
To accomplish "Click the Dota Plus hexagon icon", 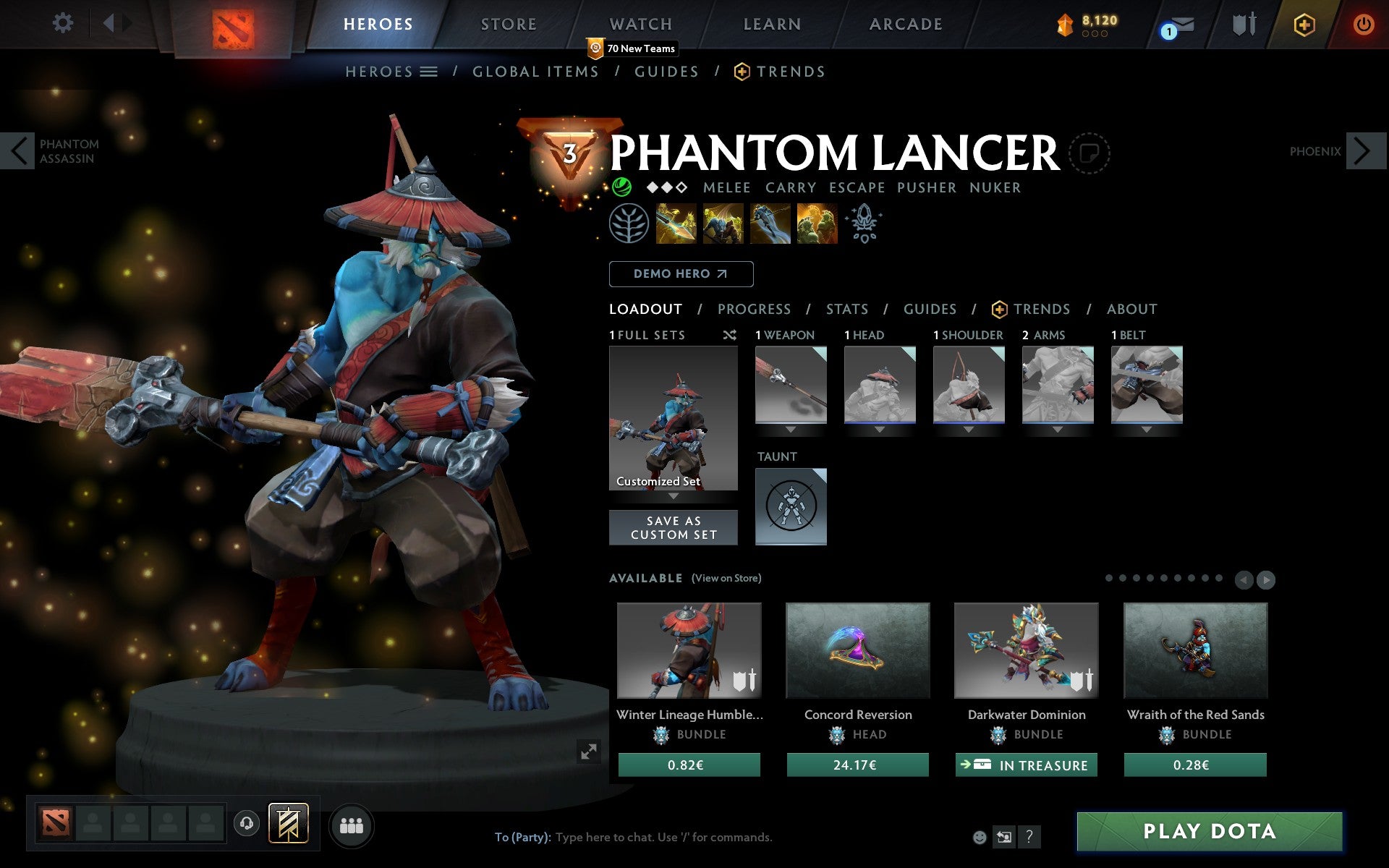I will coord(1303,23).
